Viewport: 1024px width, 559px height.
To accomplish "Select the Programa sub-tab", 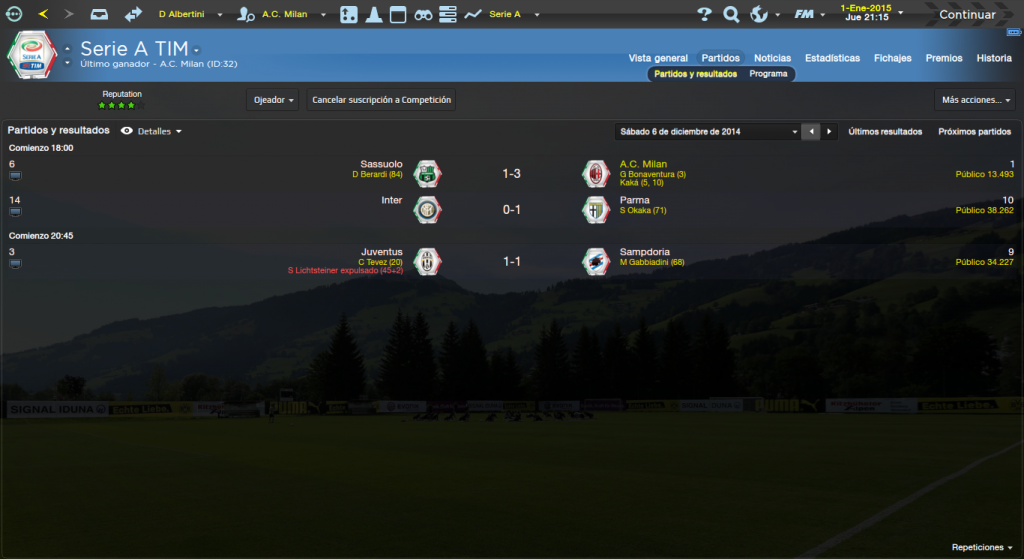I will [x=768, y=74].
